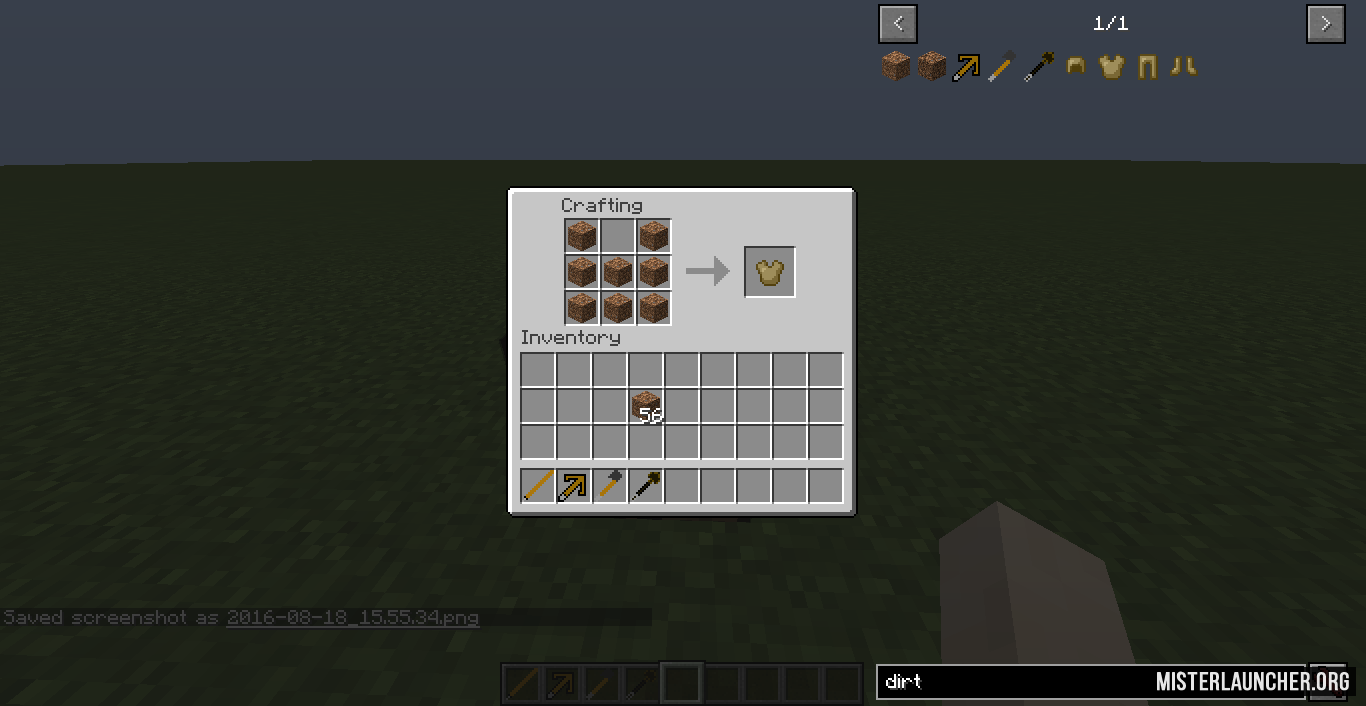This screenshot has width=1366, height=706.
Task: Take the crafted chestplate from the output slot
Action: [x=770, y=272]
